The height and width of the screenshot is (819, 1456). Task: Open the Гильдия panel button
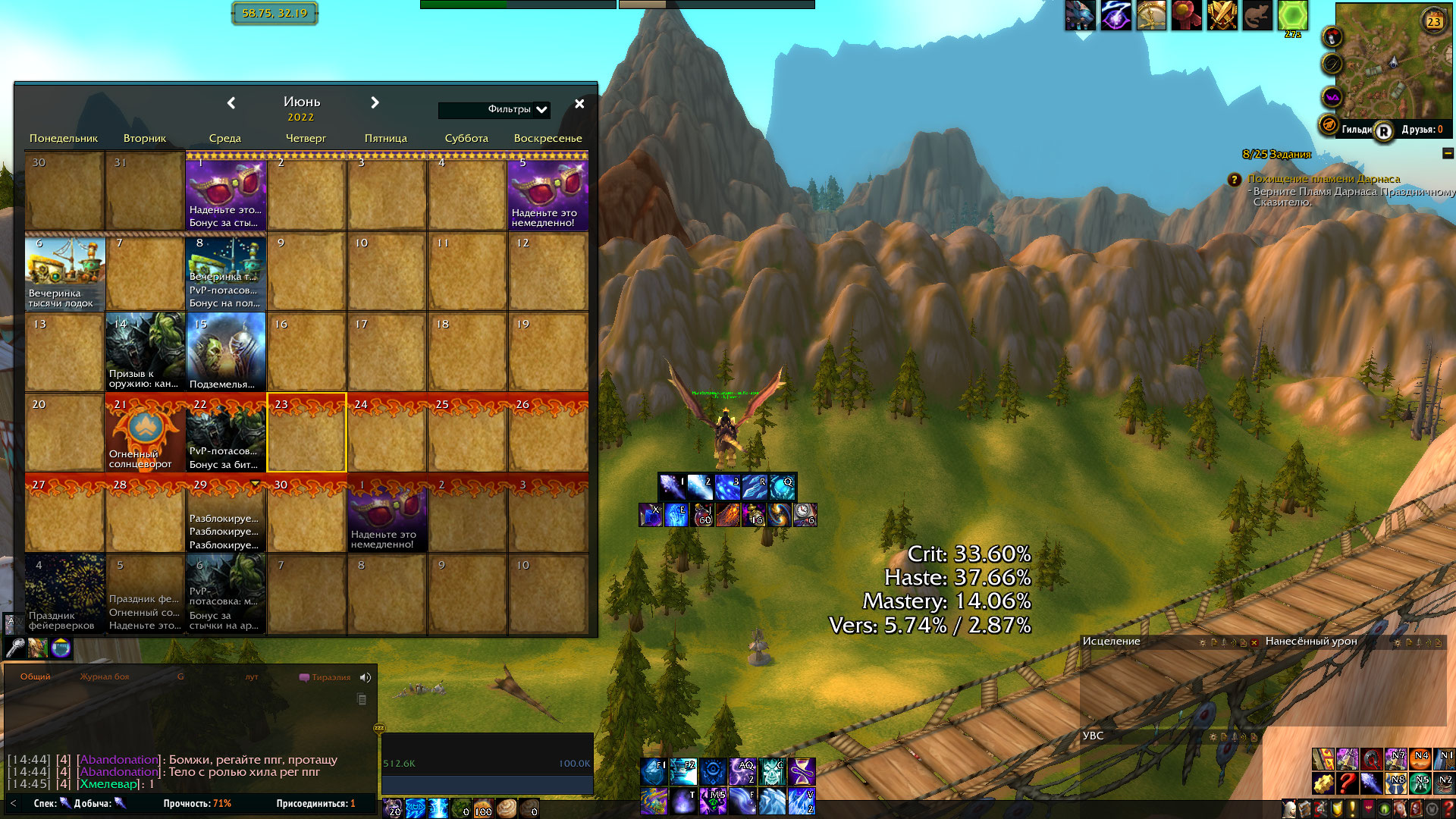point(1357,130)
